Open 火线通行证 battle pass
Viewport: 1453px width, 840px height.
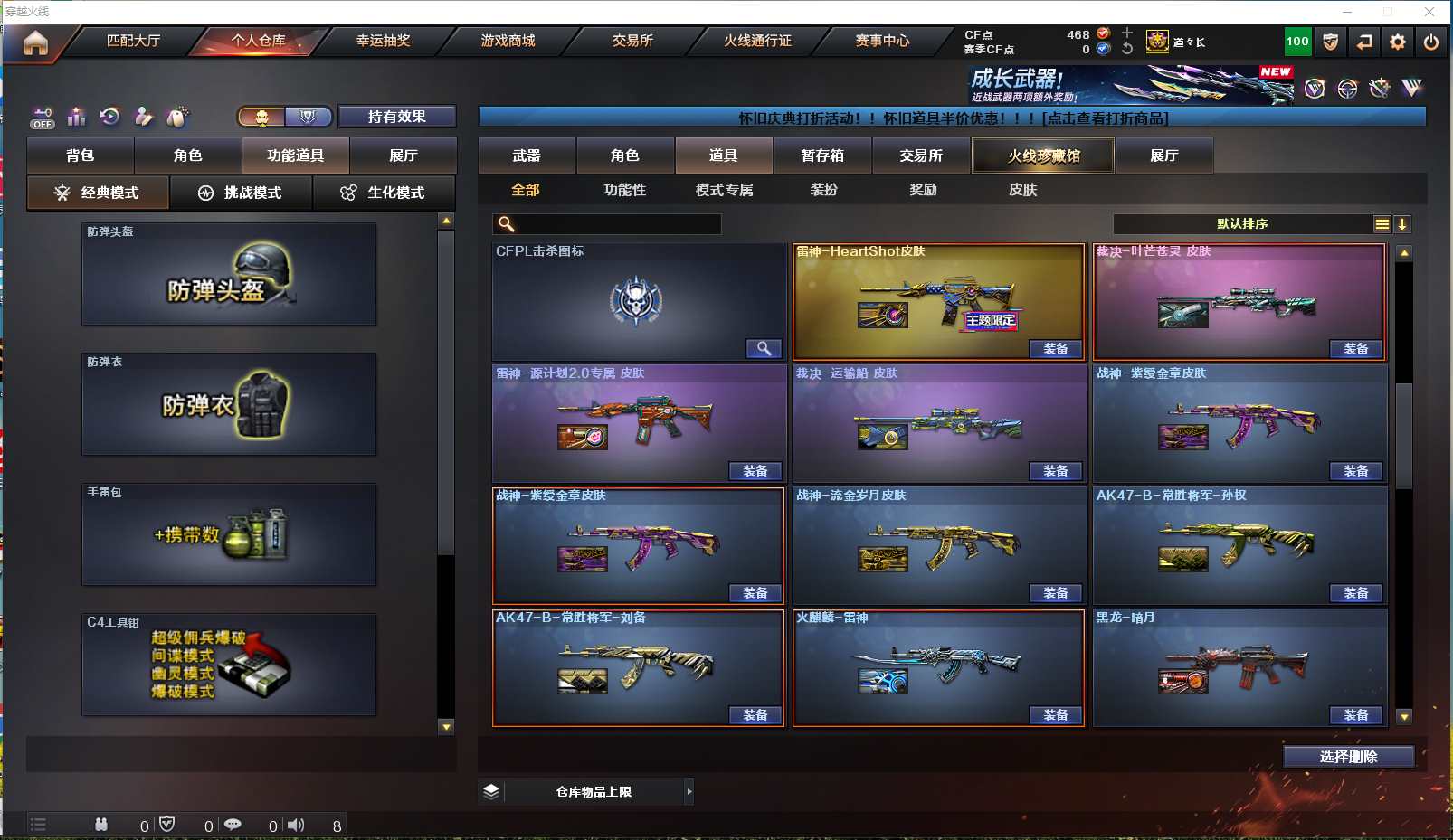(x=757, y=41)
